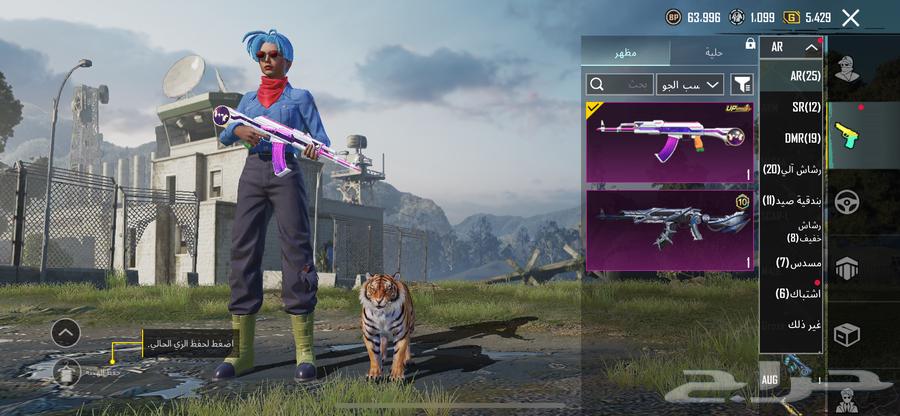
Task: Save the current outfit with hanger icon
Action: (66, 372)
